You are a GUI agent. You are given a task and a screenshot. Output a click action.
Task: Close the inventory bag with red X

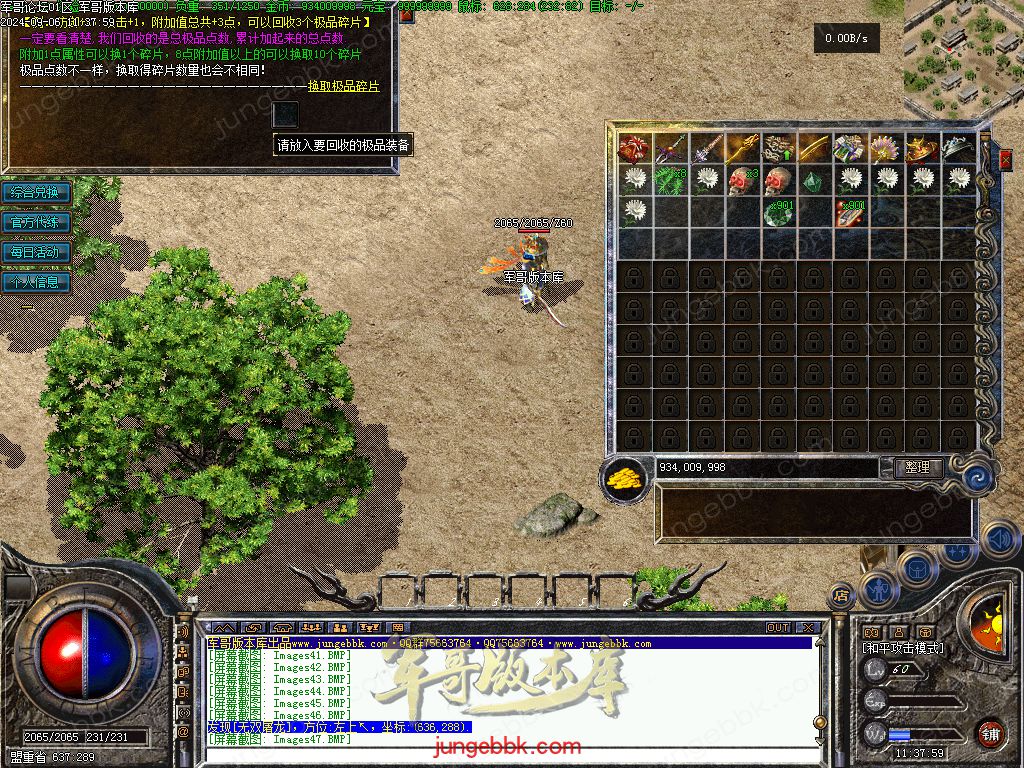1005,158
